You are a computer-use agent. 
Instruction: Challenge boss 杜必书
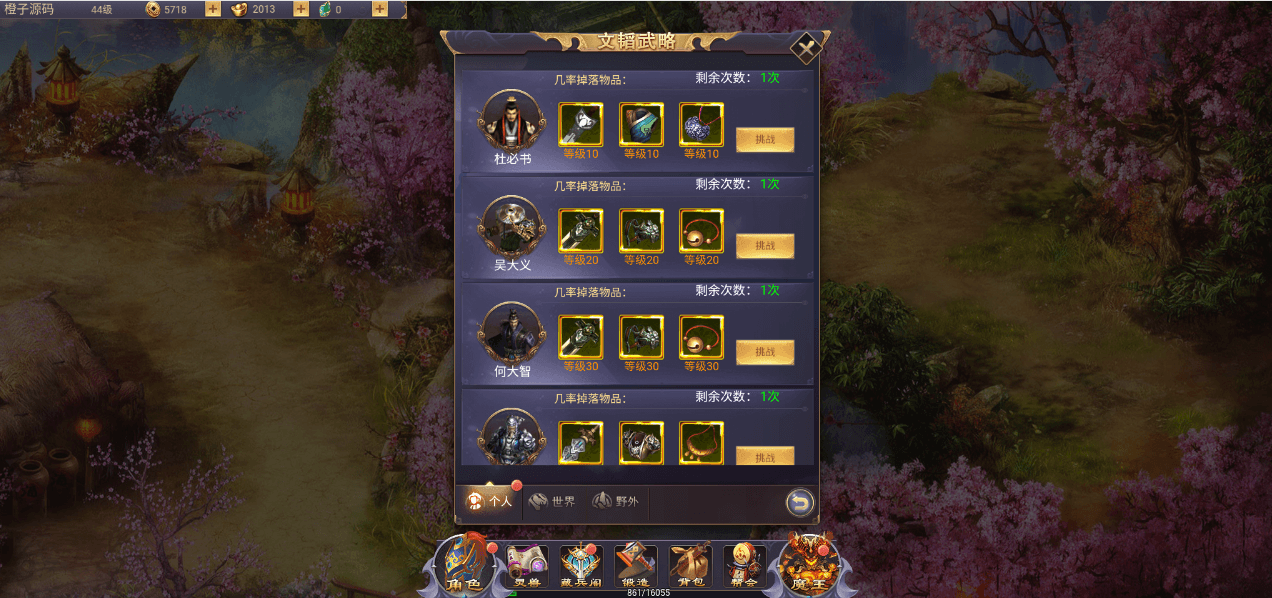pyautogui.click(x=765, y=140)
